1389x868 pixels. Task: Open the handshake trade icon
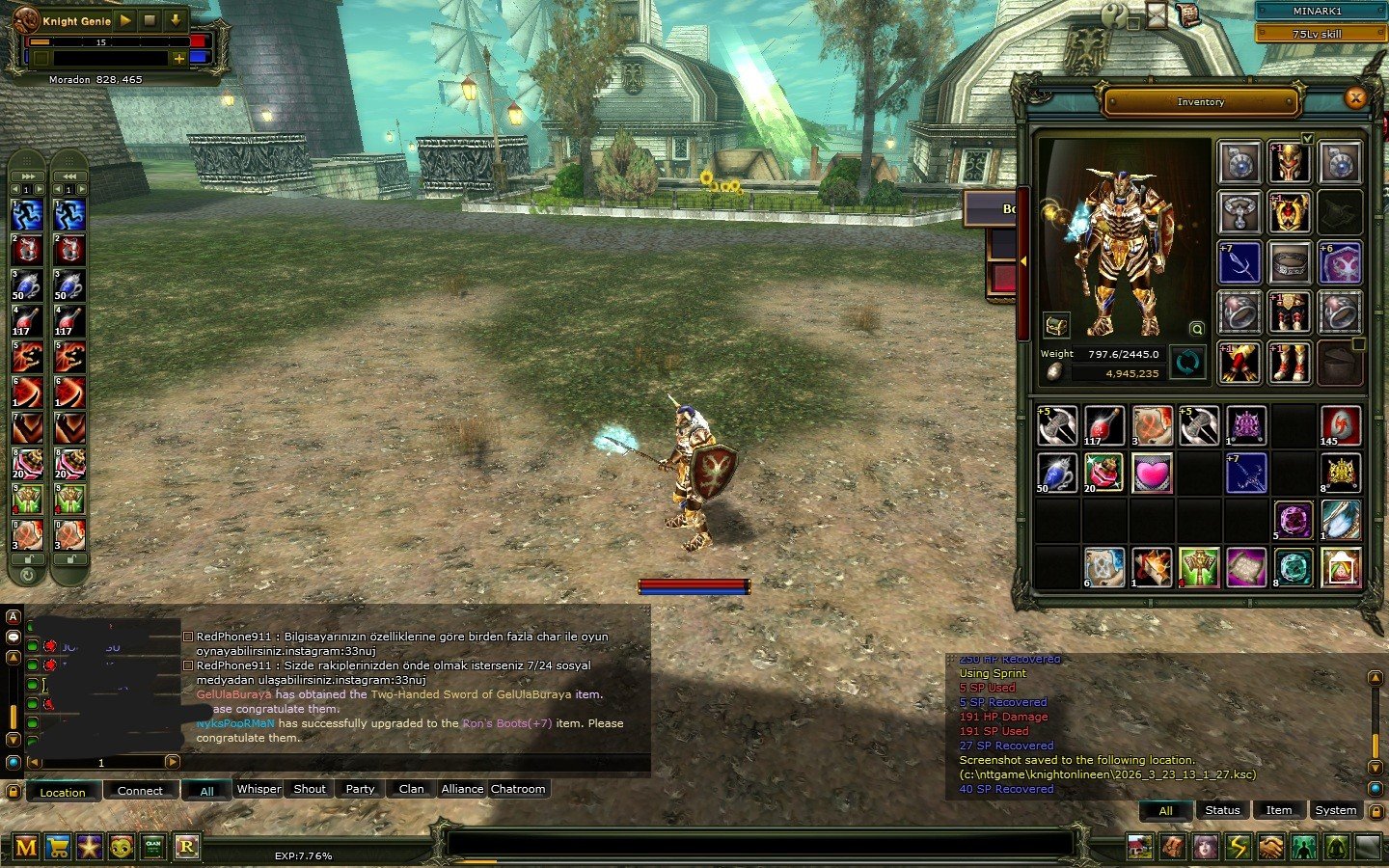[x=1271, y=847]
